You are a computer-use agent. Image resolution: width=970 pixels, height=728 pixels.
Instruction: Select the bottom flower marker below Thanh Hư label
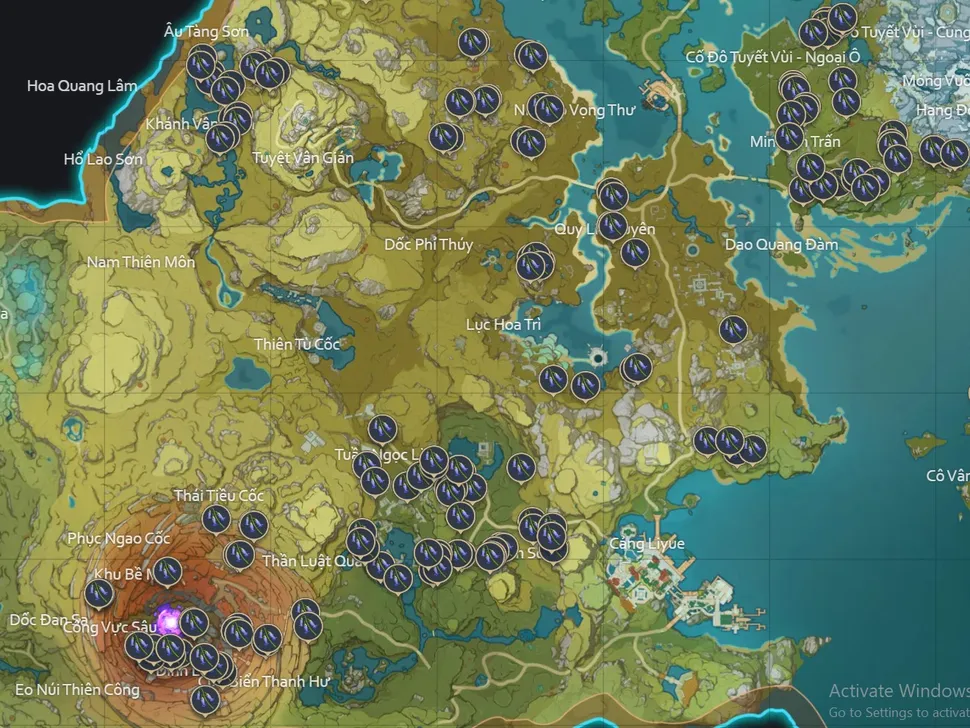pyautogui.click(x=205, y=699)
